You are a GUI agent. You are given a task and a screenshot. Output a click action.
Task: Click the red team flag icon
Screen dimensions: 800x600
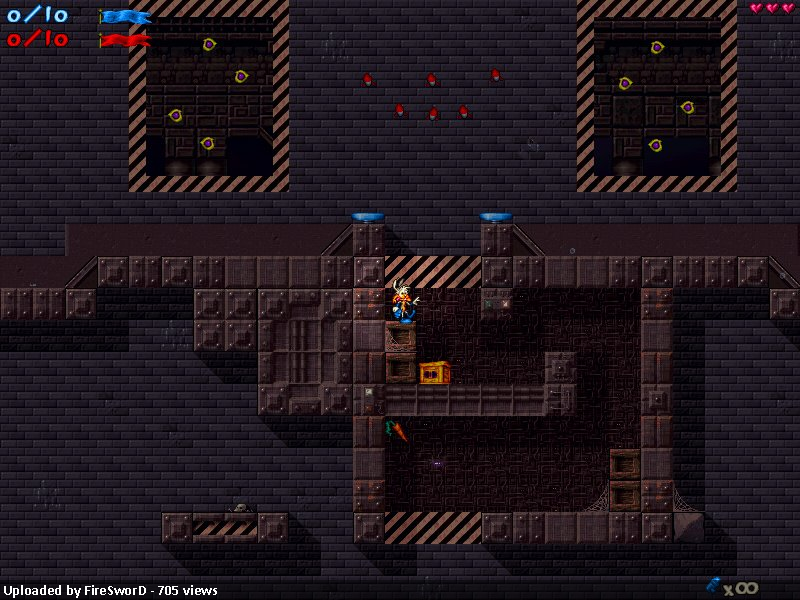(x=125, y=40)
